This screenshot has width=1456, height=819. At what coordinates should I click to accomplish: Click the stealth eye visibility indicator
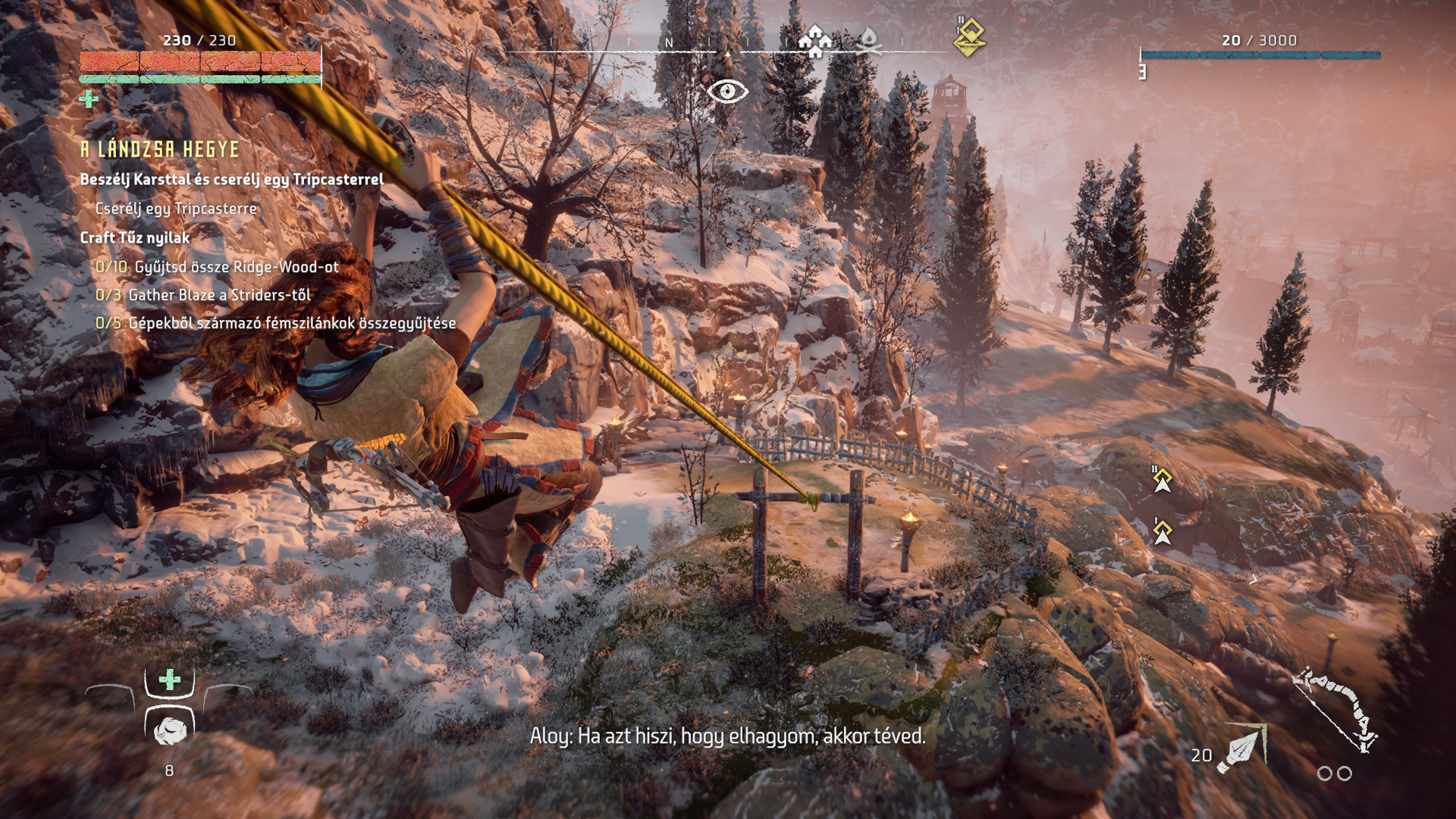[727, 92]
